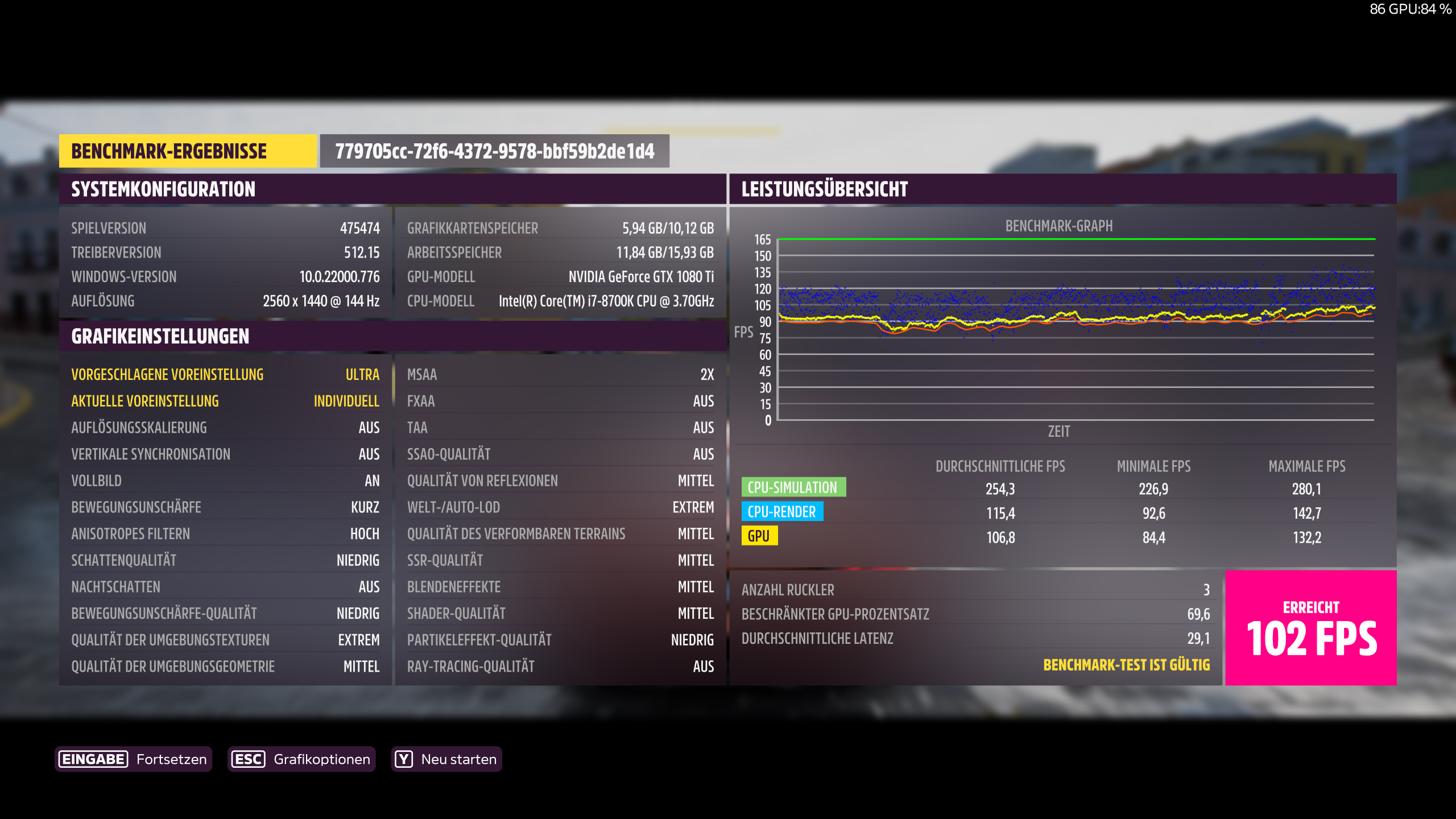Image resolution: width=1456 pixels, height=819 pixels.
Task: Select the CPU-SIMULATION legend badge
Action: coord(794,487)
